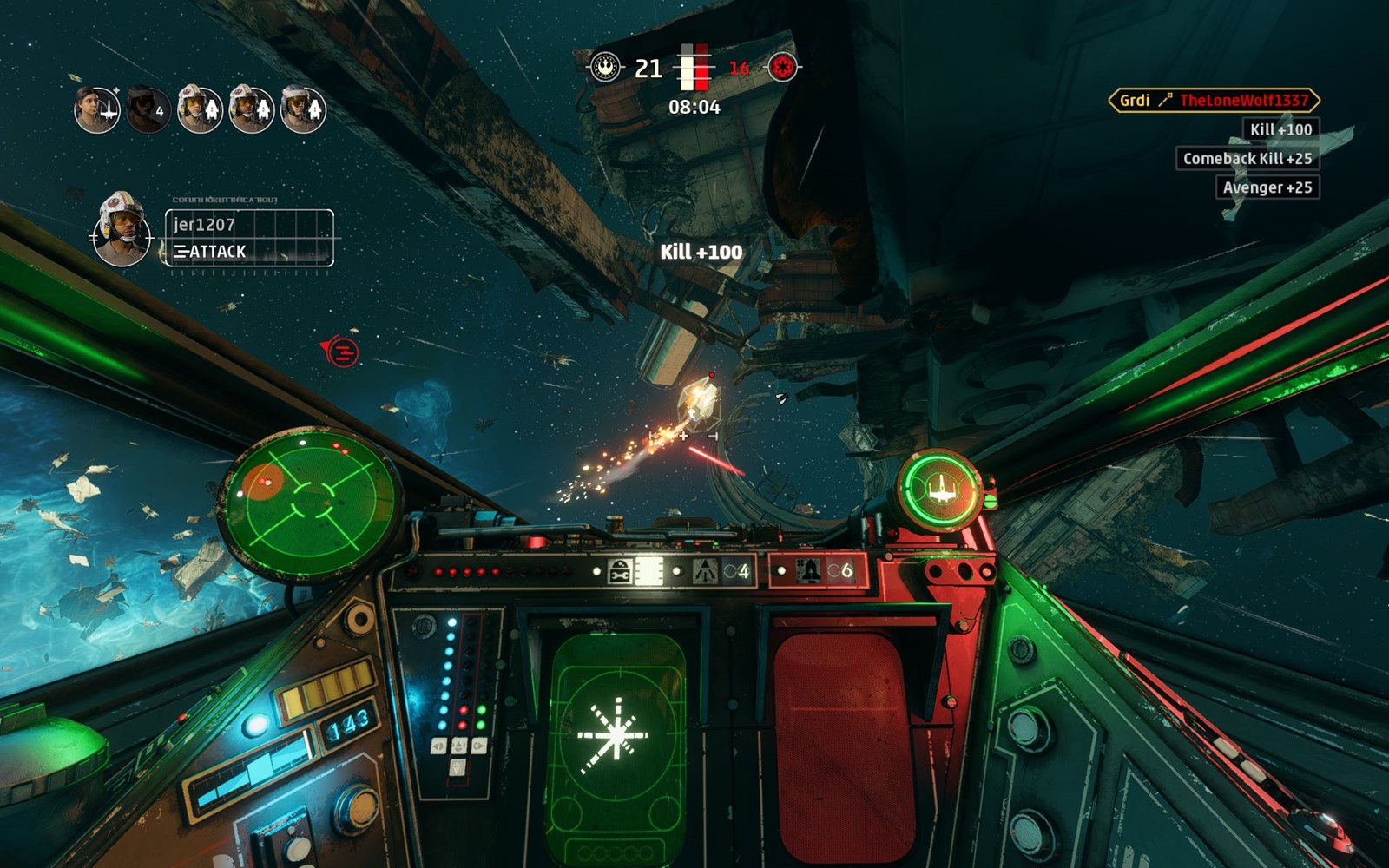Select the cluster missile ability icon
Viewport: 1389px width, 868px height.
(x=704, y=571)
